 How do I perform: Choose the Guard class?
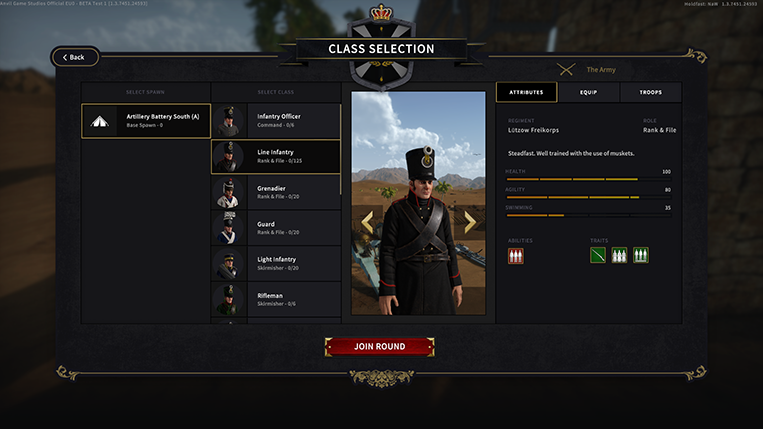(275, 228)
